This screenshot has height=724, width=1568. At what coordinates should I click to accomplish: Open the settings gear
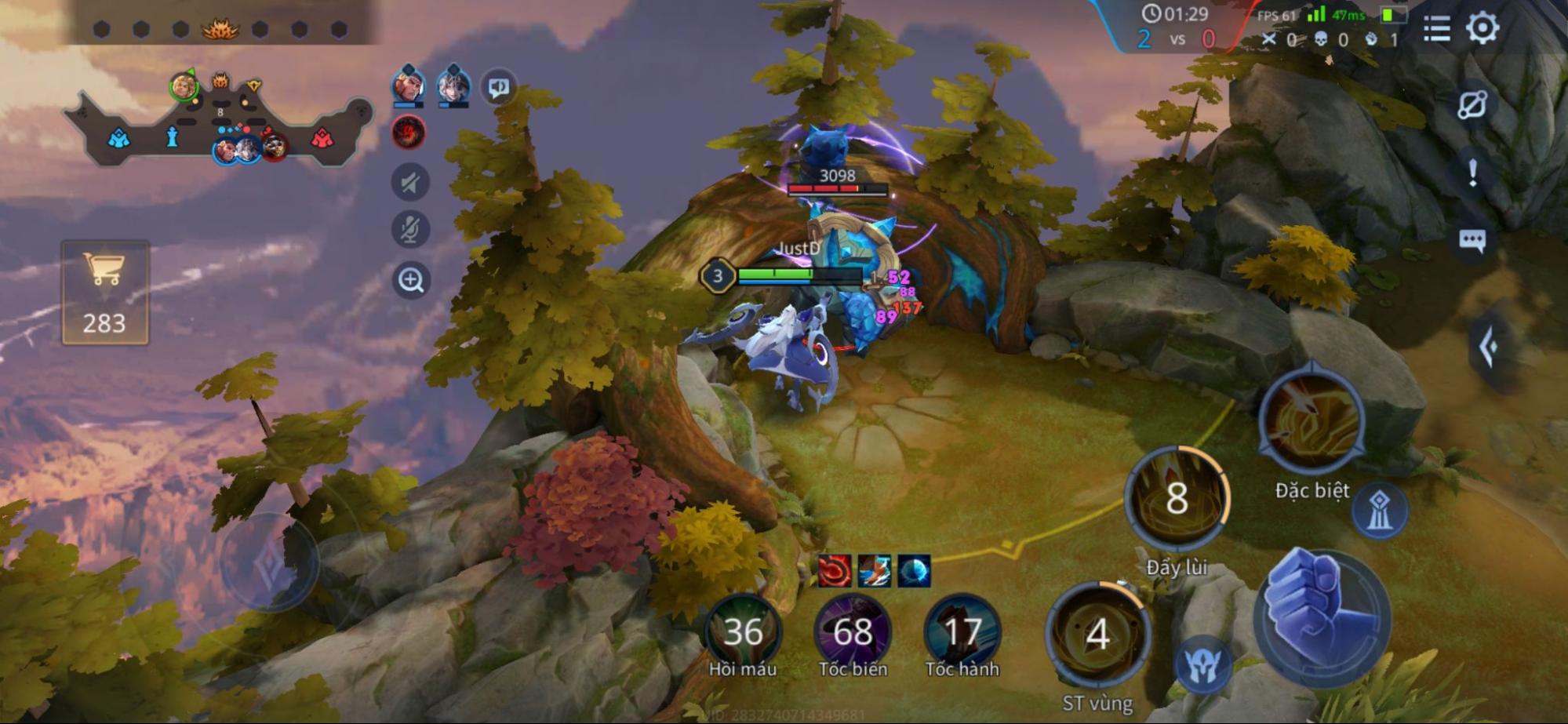pos(1482,29)
